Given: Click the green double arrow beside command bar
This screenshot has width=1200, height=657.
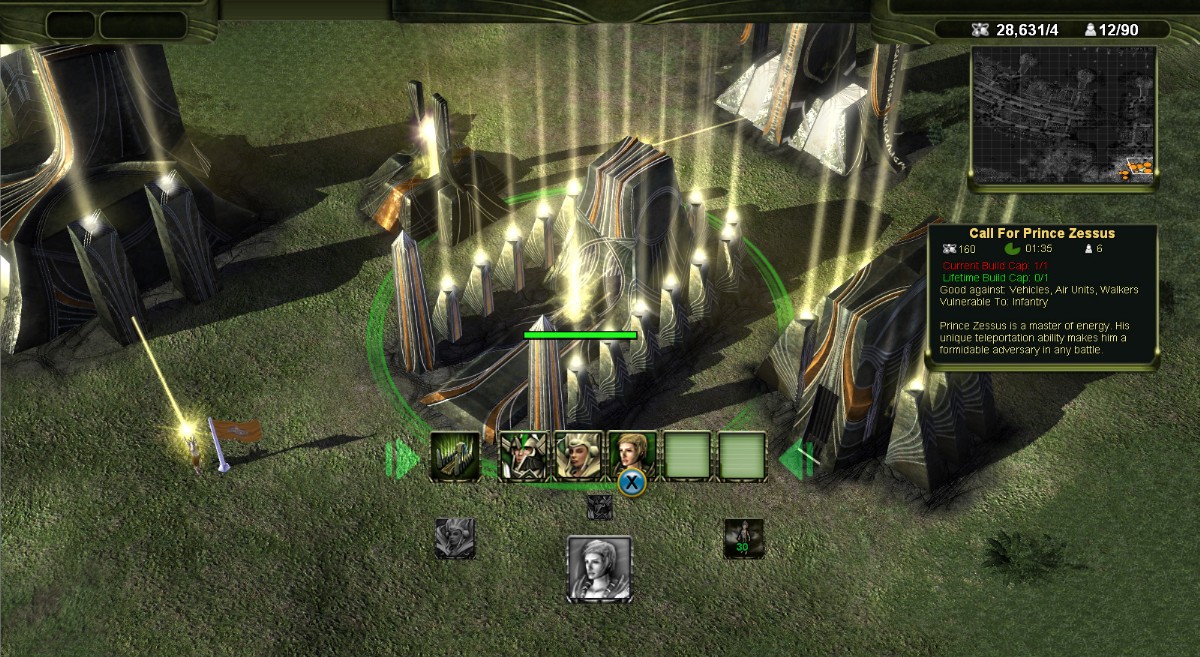Looking at the screenshot, I should (x=403, y=459).
